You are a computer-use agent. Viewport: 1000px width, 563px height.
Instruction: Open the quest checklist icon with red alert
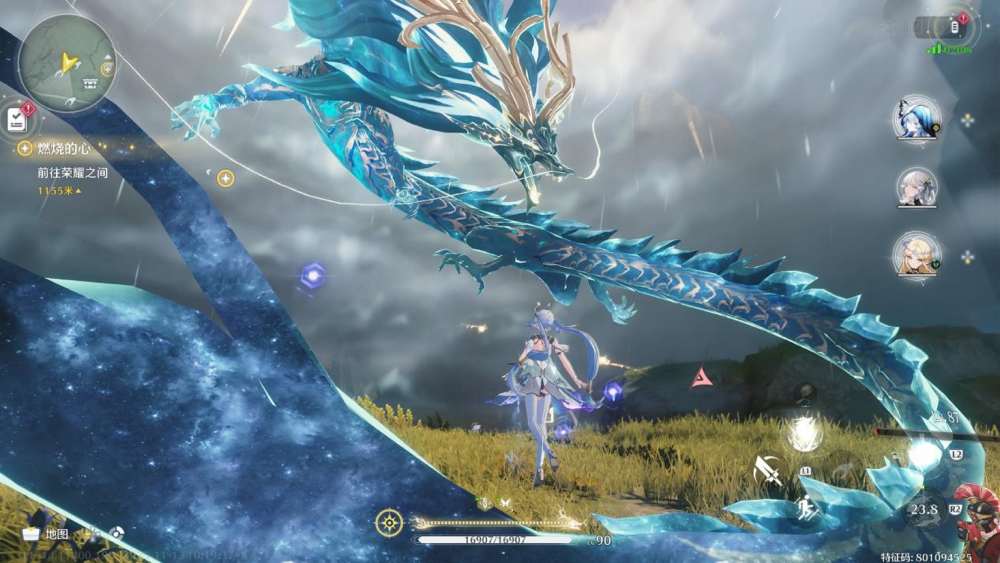(17, 119)
